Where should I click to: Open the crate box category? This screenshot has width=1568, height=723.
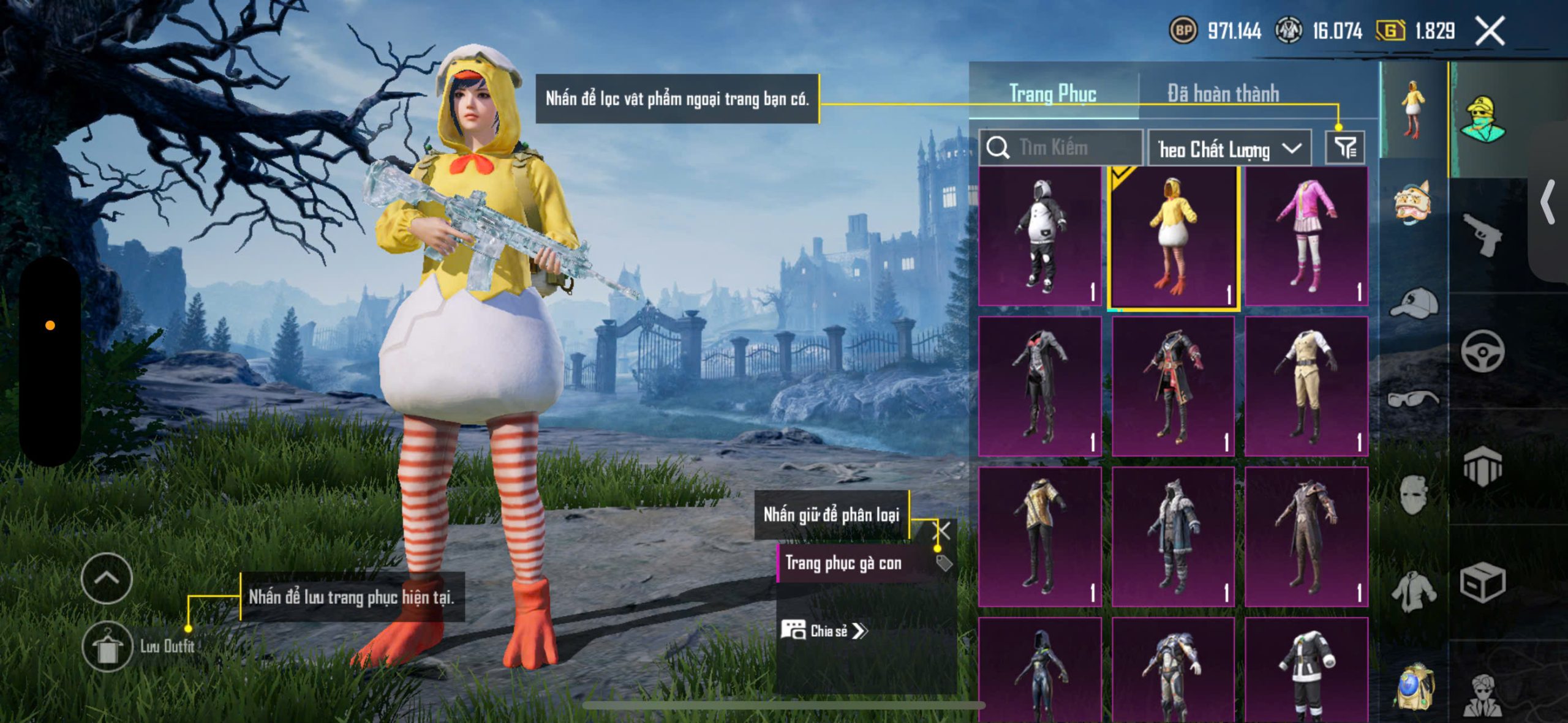click(1482, 583)
